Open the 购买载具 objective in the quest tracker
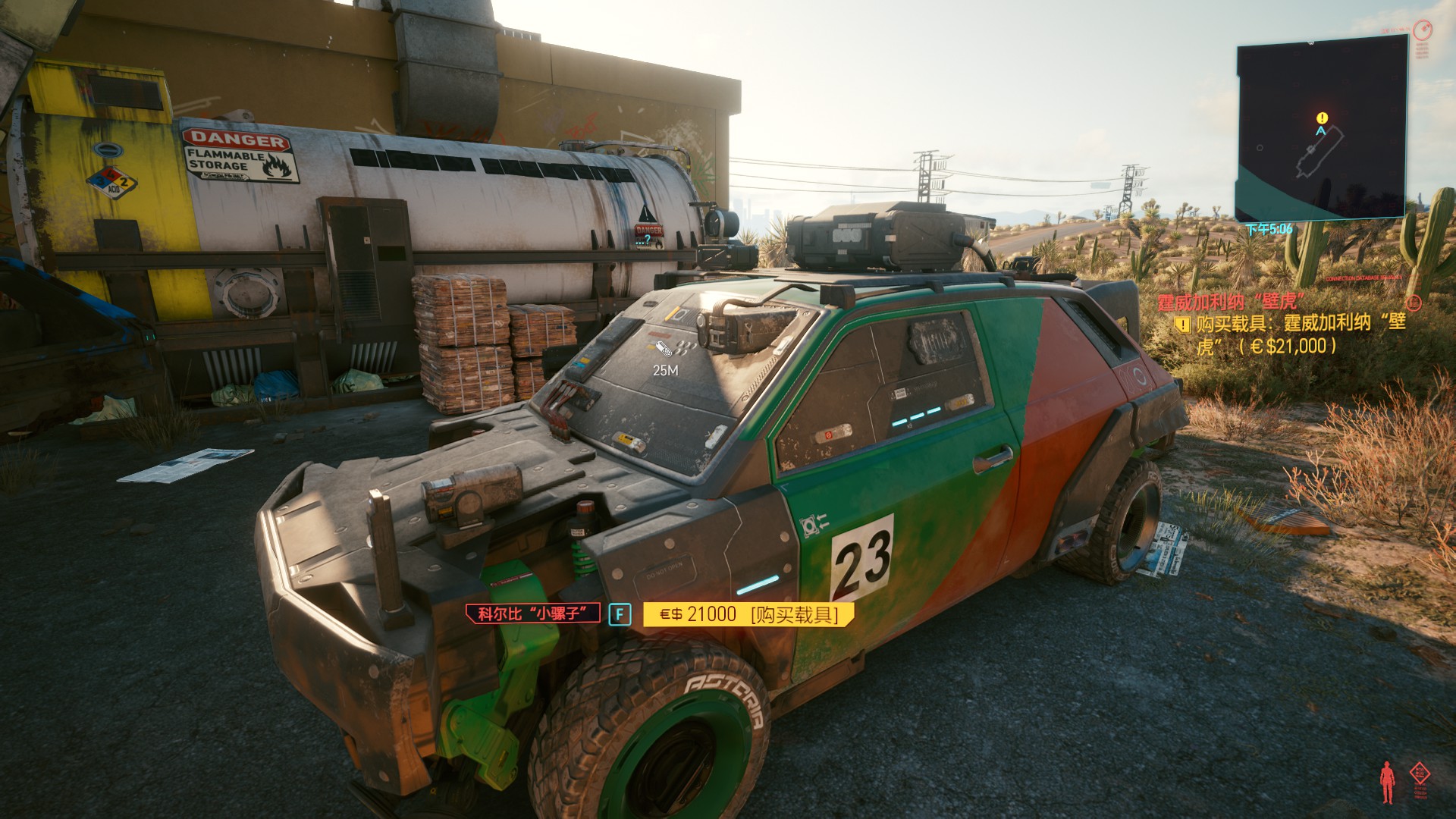 (1301, 334)
